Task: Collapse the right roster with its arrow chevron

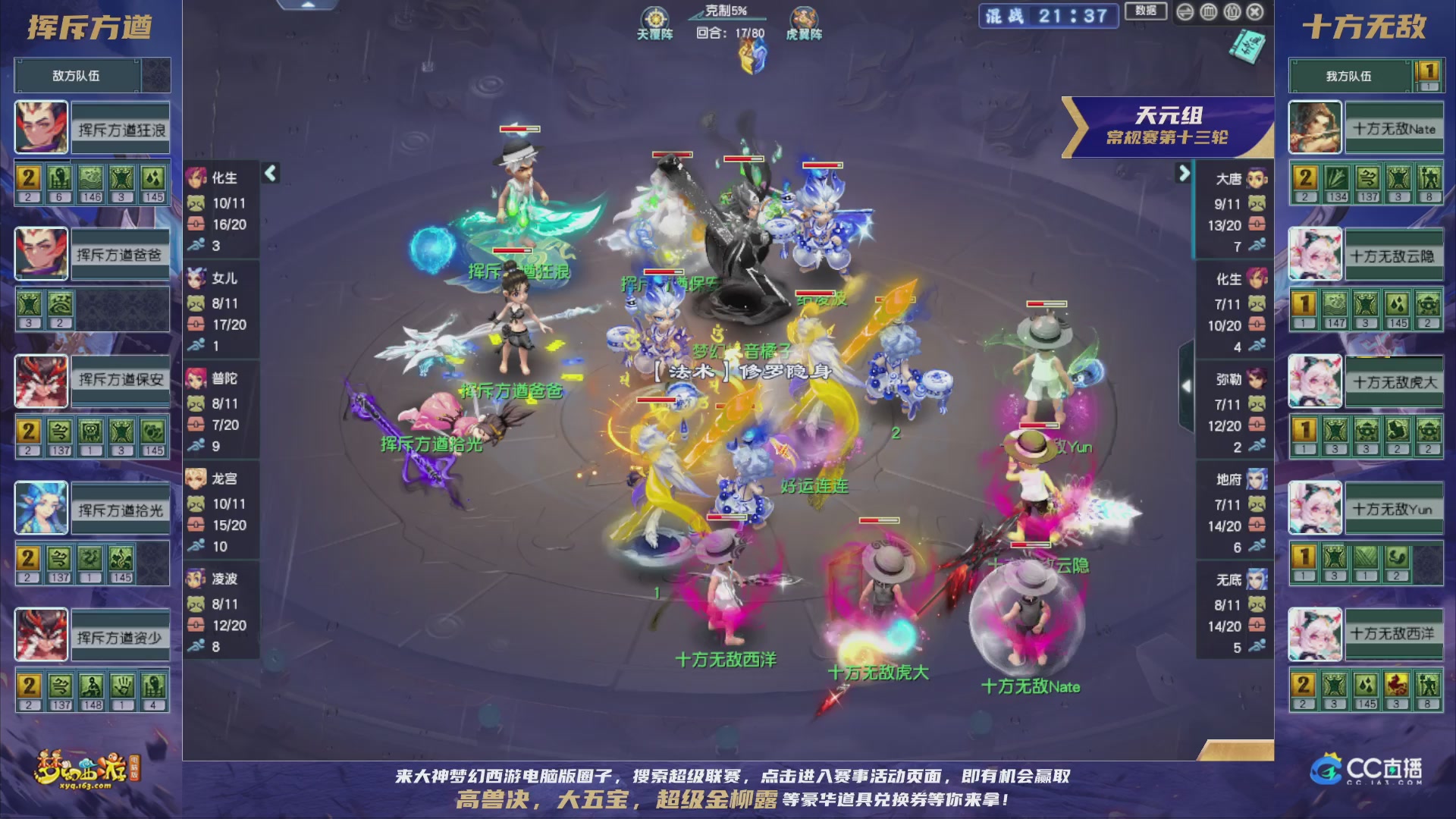Action: [1185, 173]
